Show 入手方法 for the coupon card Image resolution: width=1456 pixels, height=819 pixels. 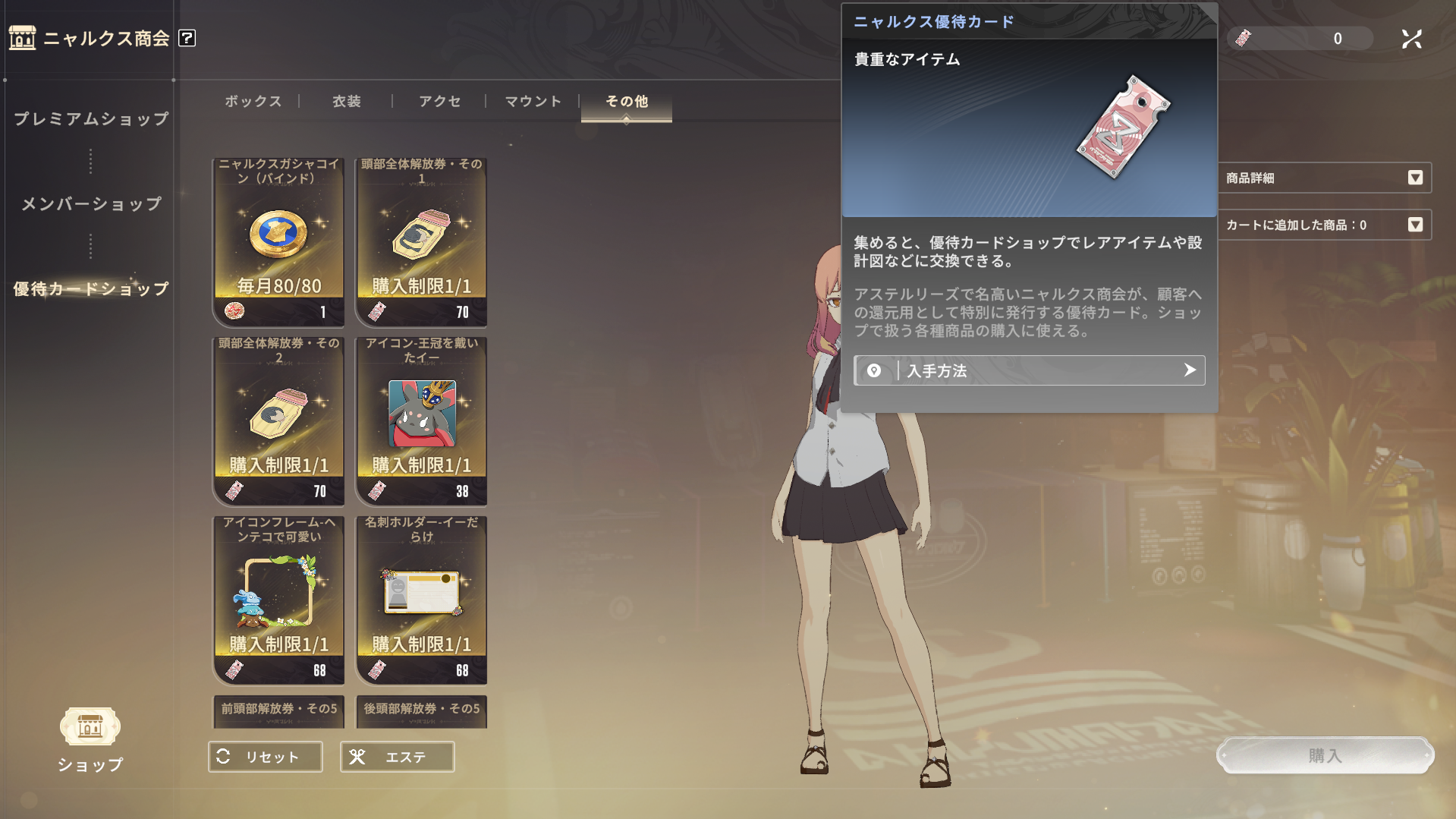tap(1029, 370)
